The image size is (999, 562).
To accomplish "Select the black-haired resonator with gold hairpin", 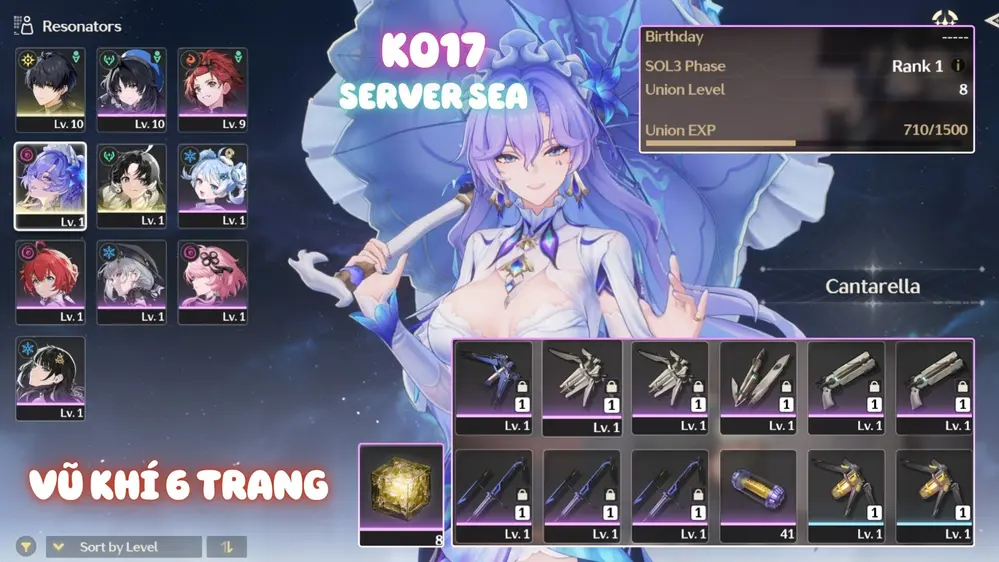I will click(x=50, y=378).
